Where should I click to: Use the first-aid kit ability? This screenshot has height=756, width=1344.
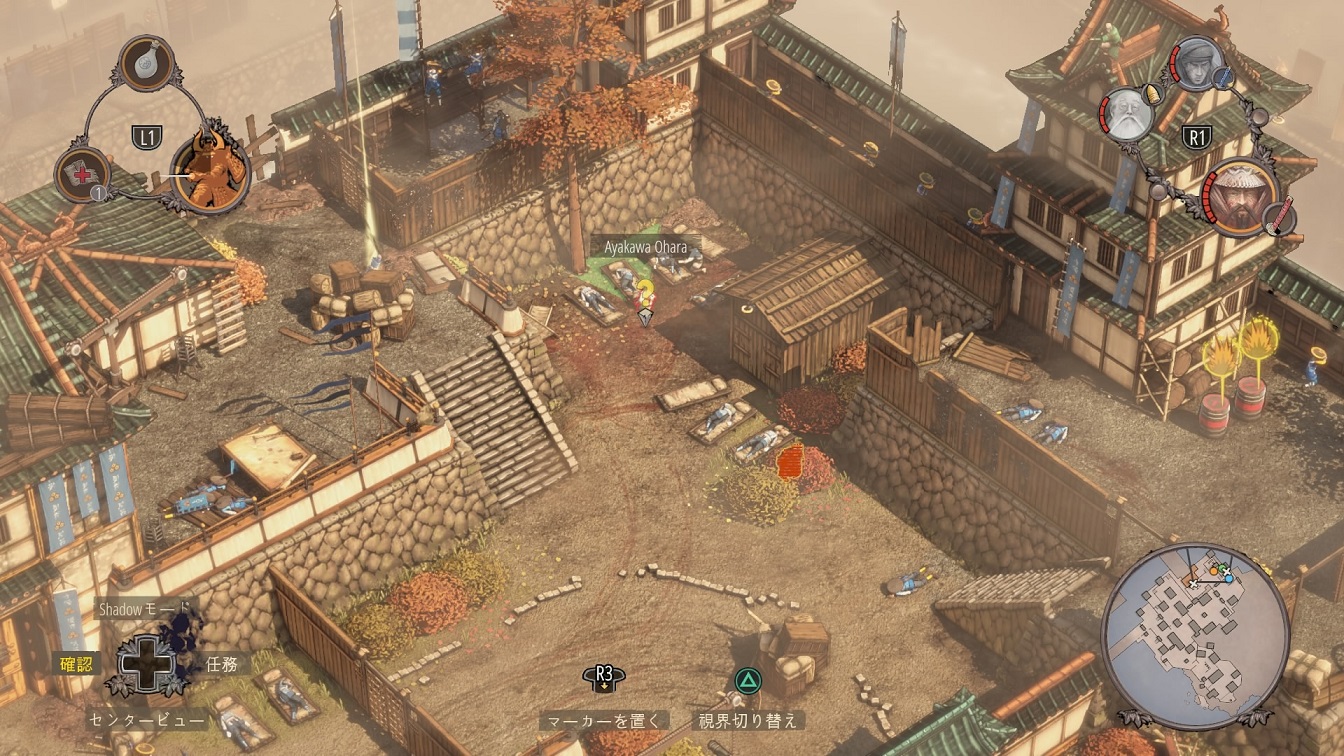click(82, 173)
